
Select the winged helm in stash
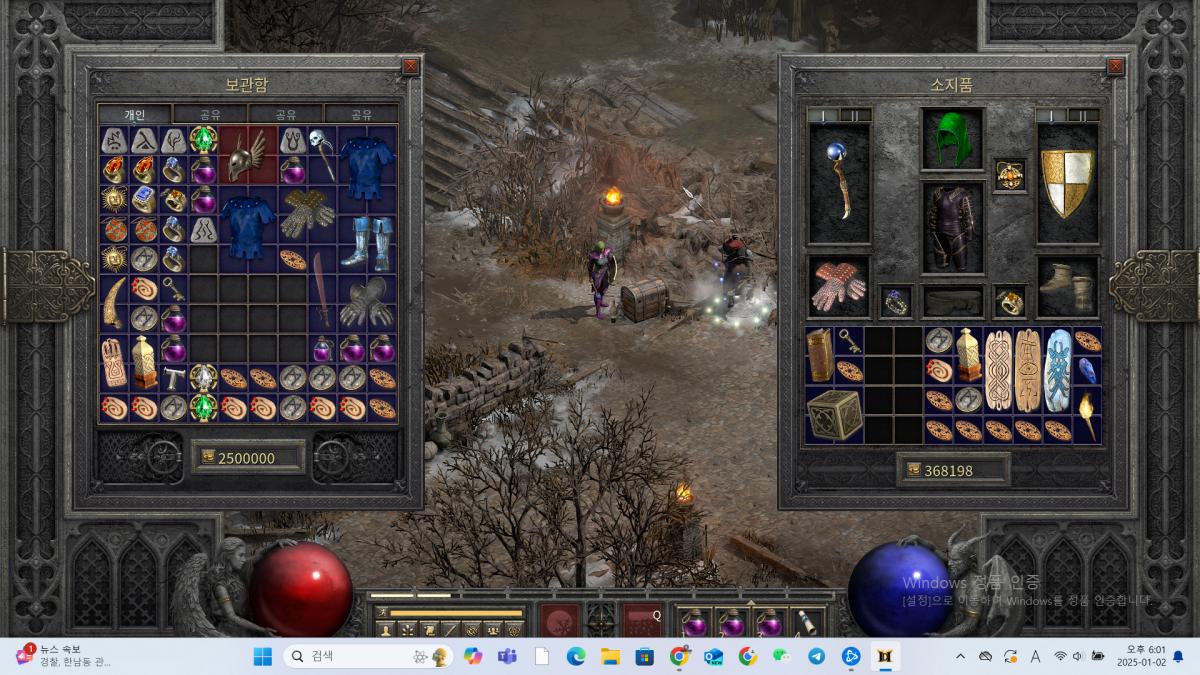tap(247, 155)
